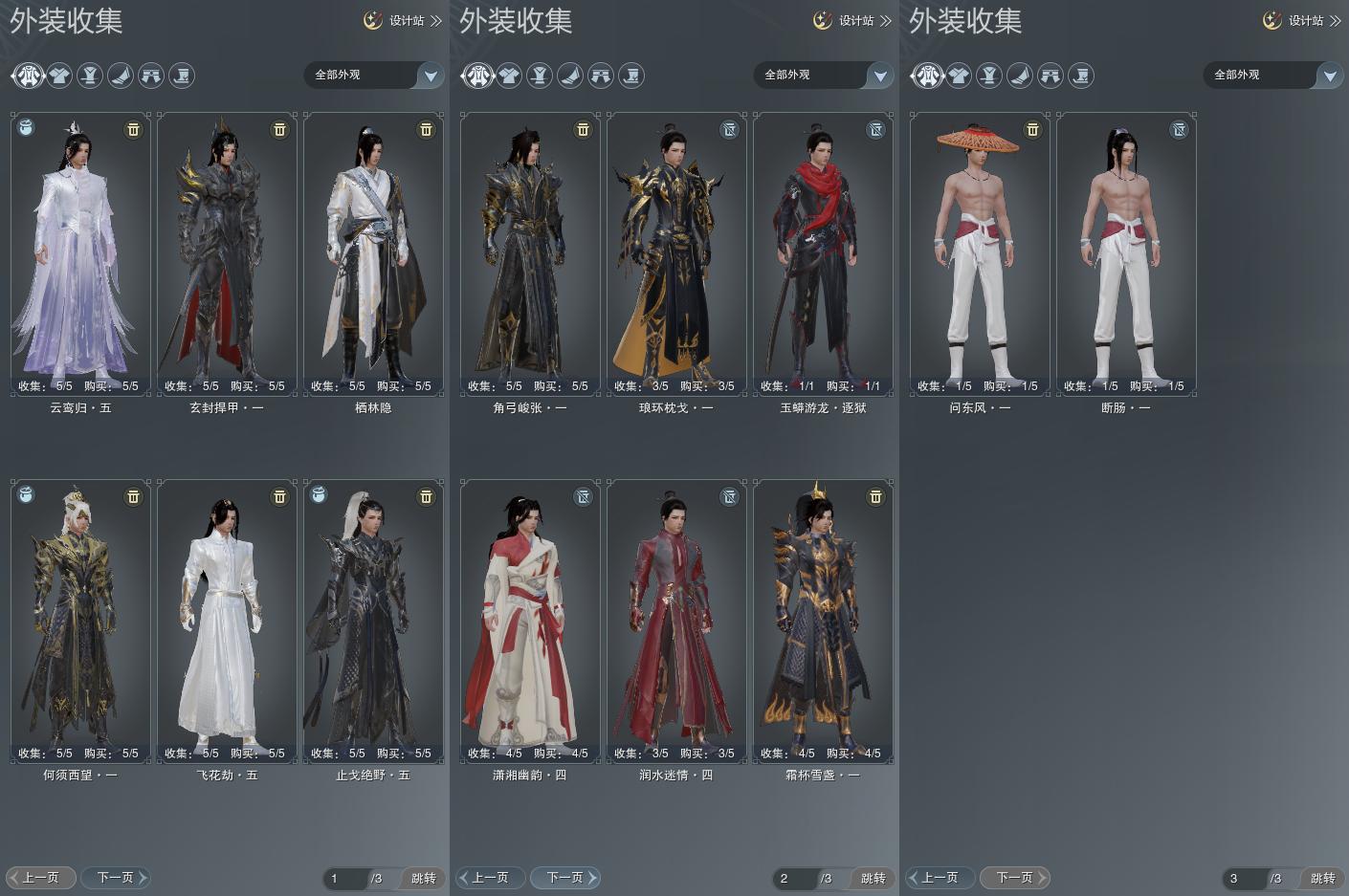Select the 云鸾归·五 white-purple outfit card
1349x896 pixels.
(80, 253)
